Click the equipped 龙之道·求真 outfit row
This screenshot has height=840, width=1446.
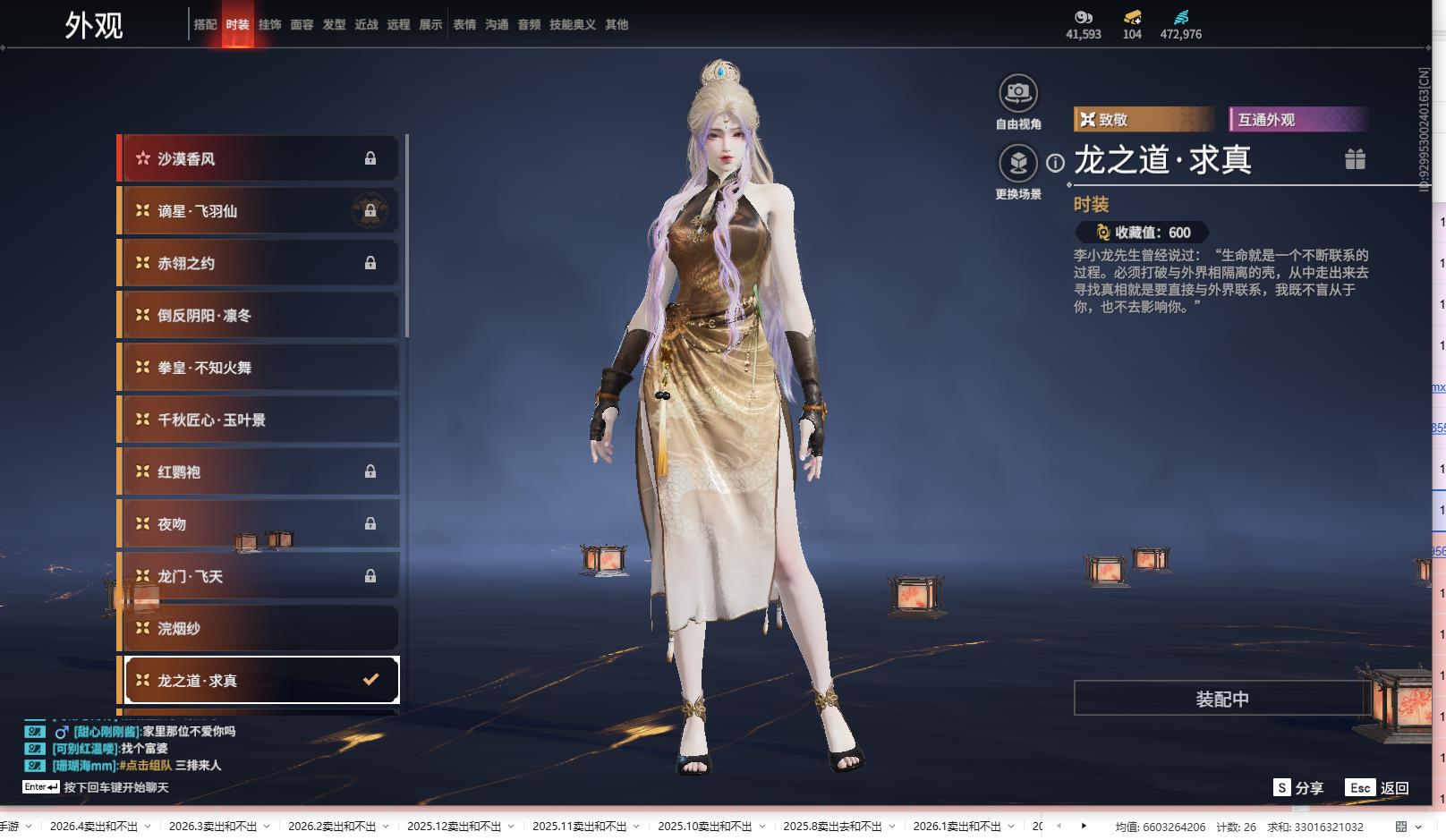(x=259, y=681)
